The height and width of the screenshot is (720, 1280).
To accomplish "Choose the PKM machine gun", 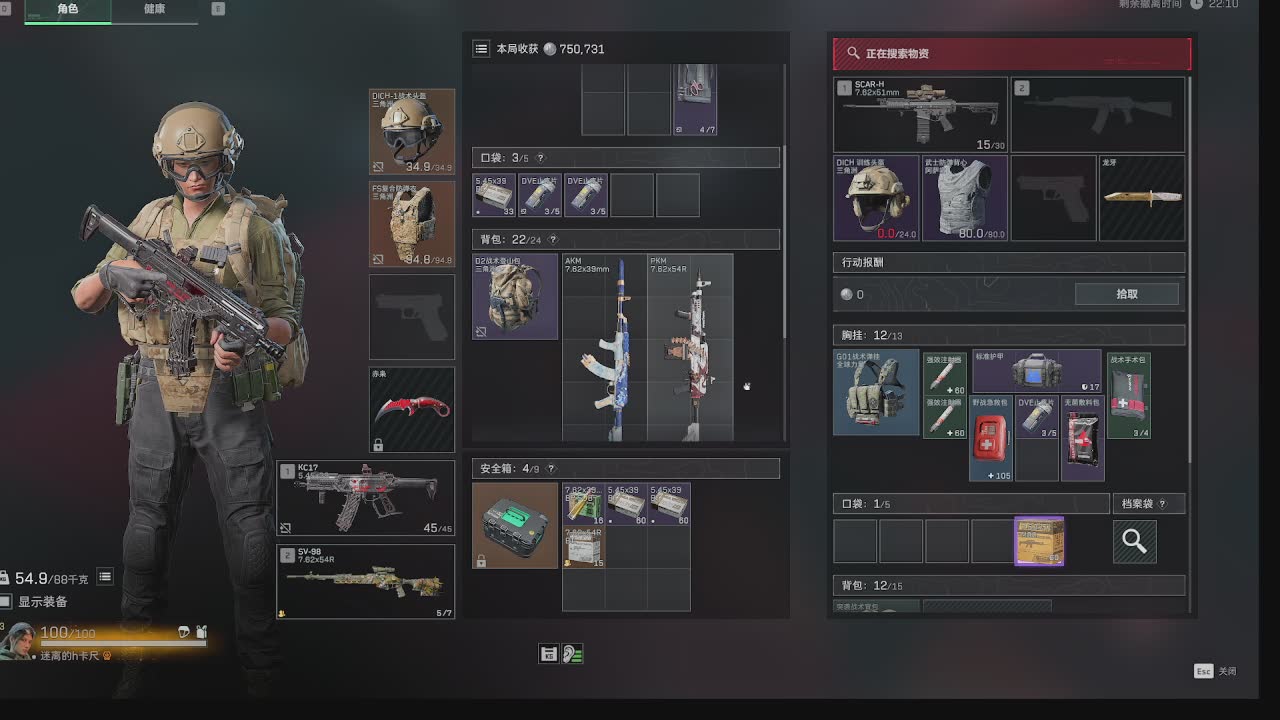I will [x=689, y=347].
